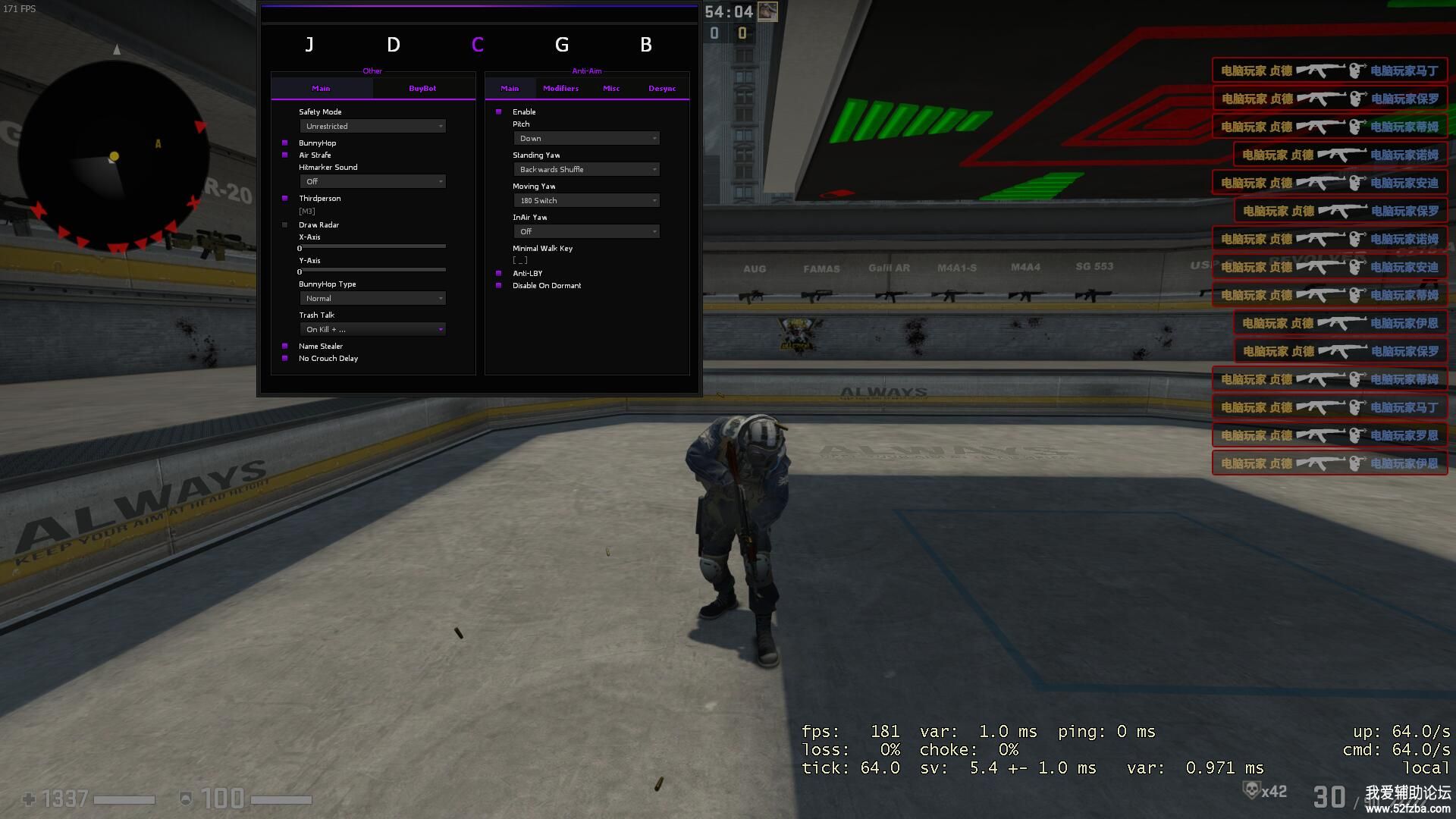
Task: Toggle the Air Strafe checkbox
Action: pyautogui.click(x=285, y=155)
